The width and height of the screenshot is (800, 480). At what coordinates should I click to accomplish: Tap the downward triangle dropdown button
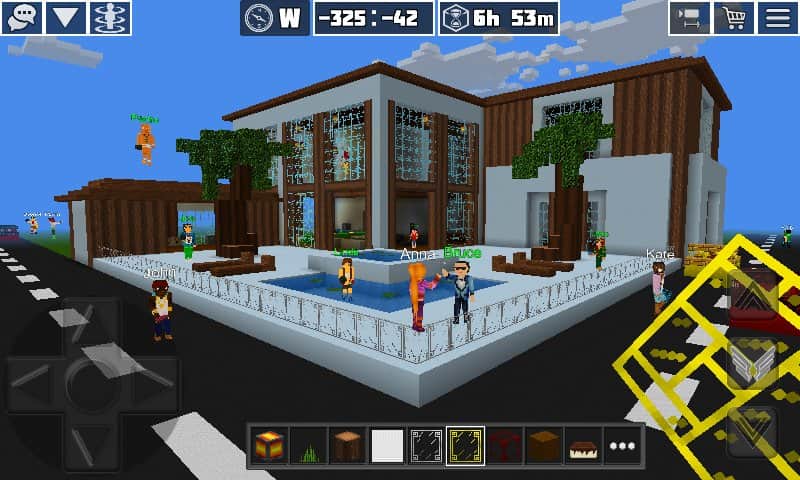[x=66, y=17]
